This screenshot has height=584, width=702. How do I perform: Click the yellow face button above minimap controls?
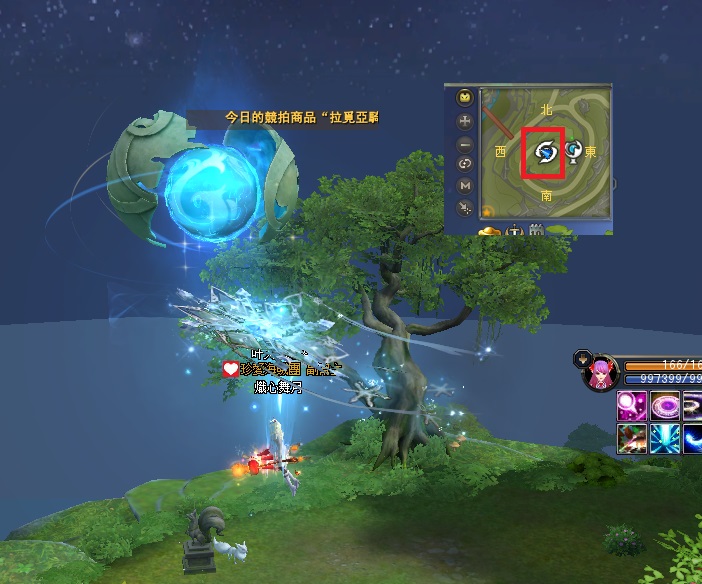click(x=464, y=98)
